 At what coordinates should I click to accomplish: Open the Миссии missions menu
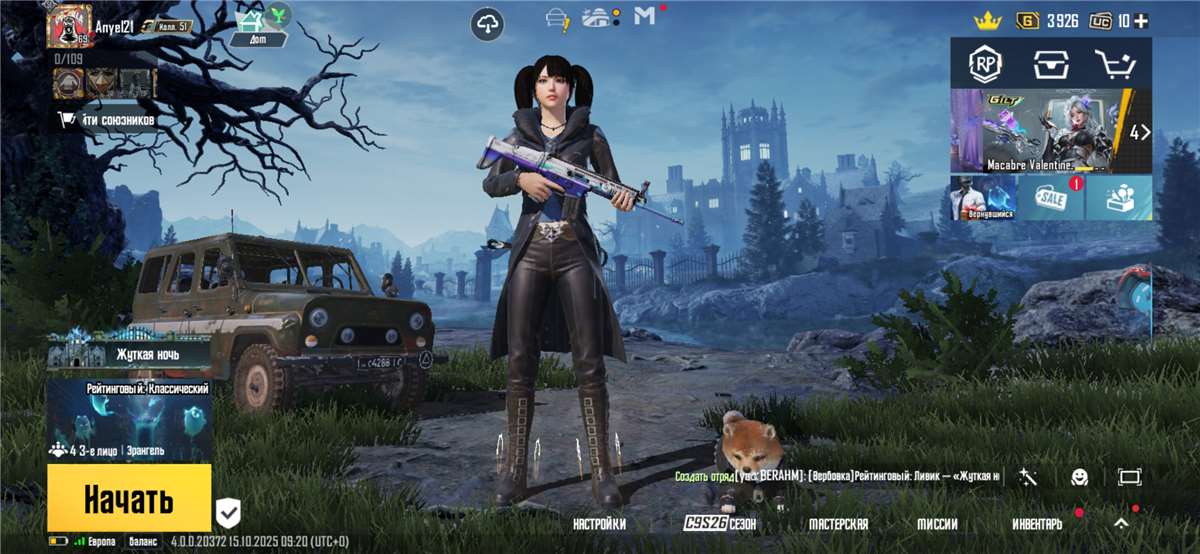click(937, 524)
